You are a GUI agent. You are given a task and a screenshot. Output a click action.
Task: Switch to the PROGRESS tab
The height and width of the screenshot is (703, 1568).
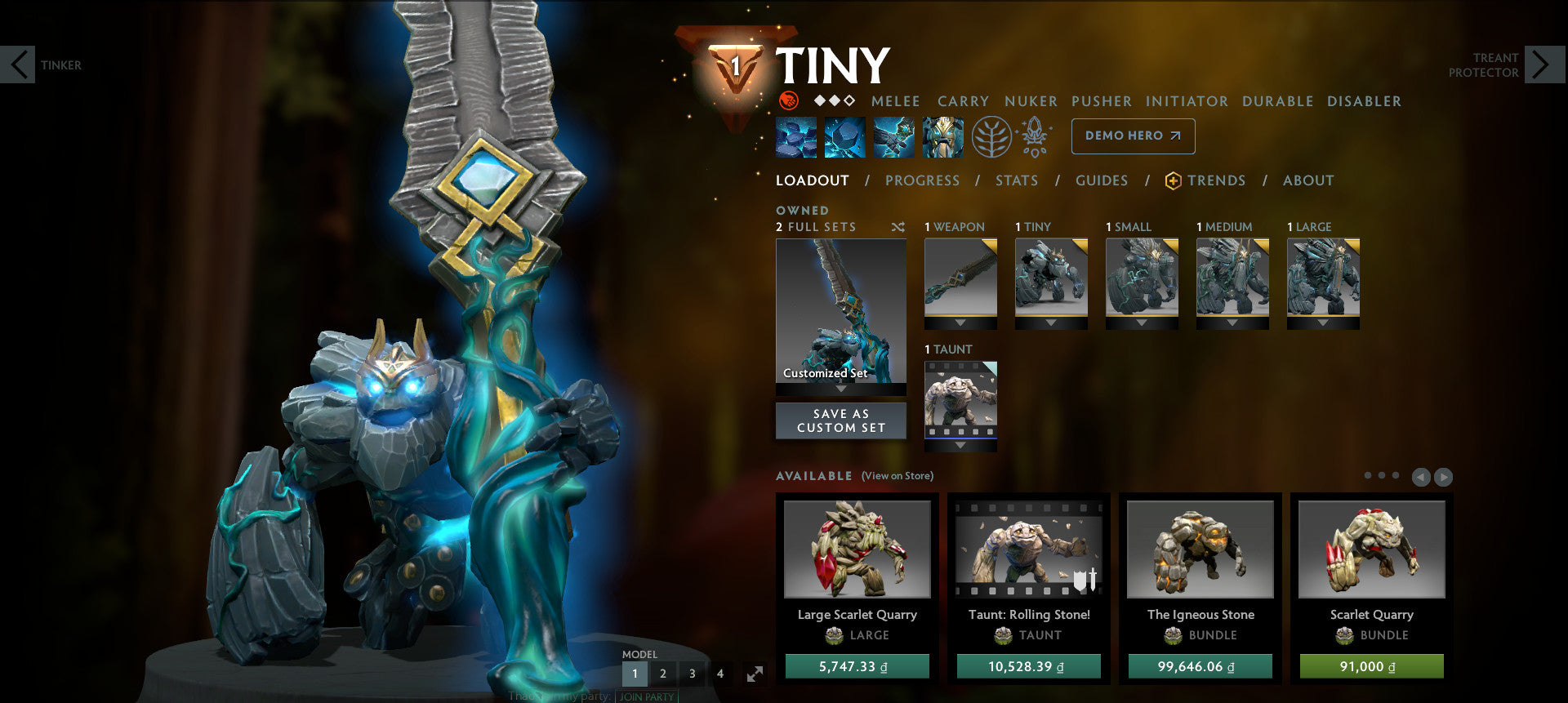pyautogui.click(x=922, y=180)
